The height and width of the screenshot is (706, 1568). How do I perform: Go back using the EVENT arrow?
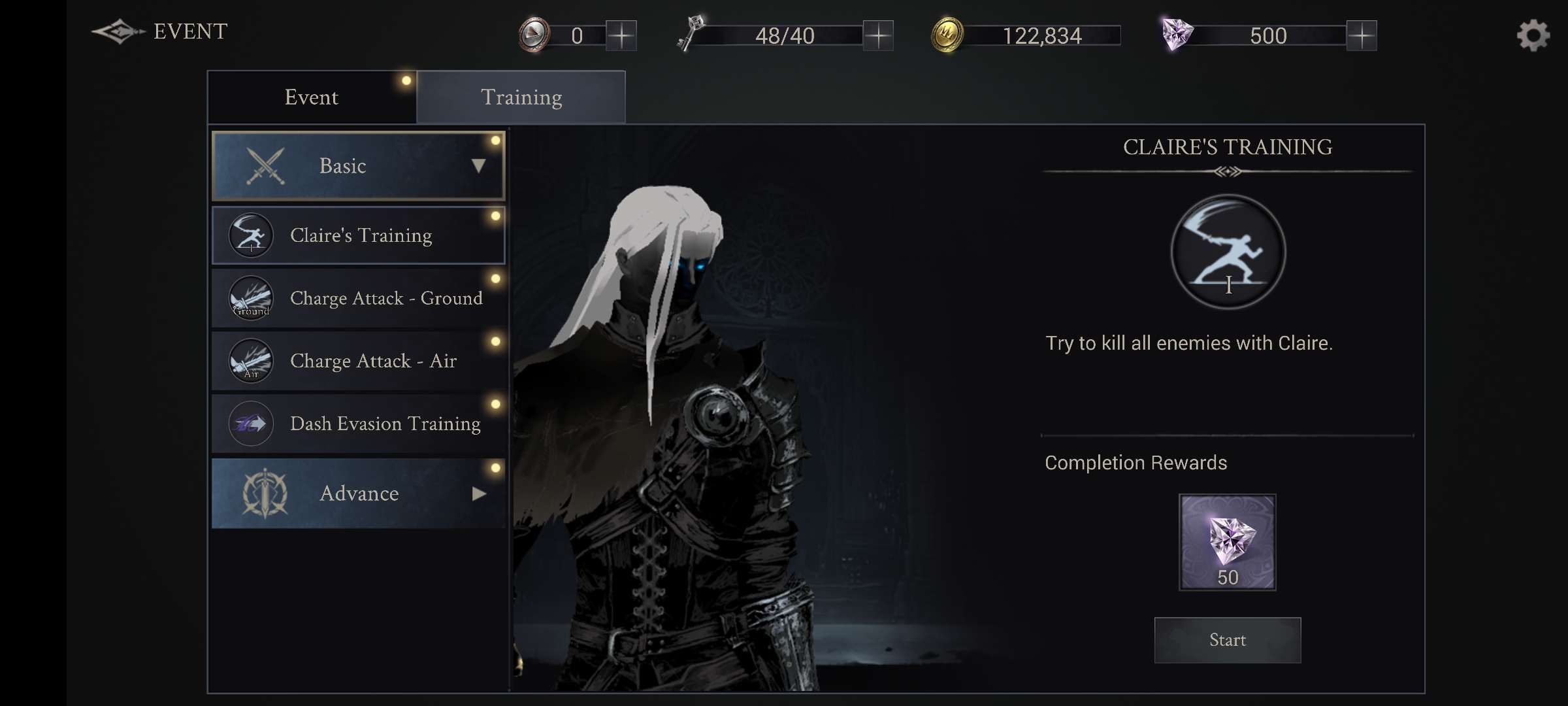point(118,31)
